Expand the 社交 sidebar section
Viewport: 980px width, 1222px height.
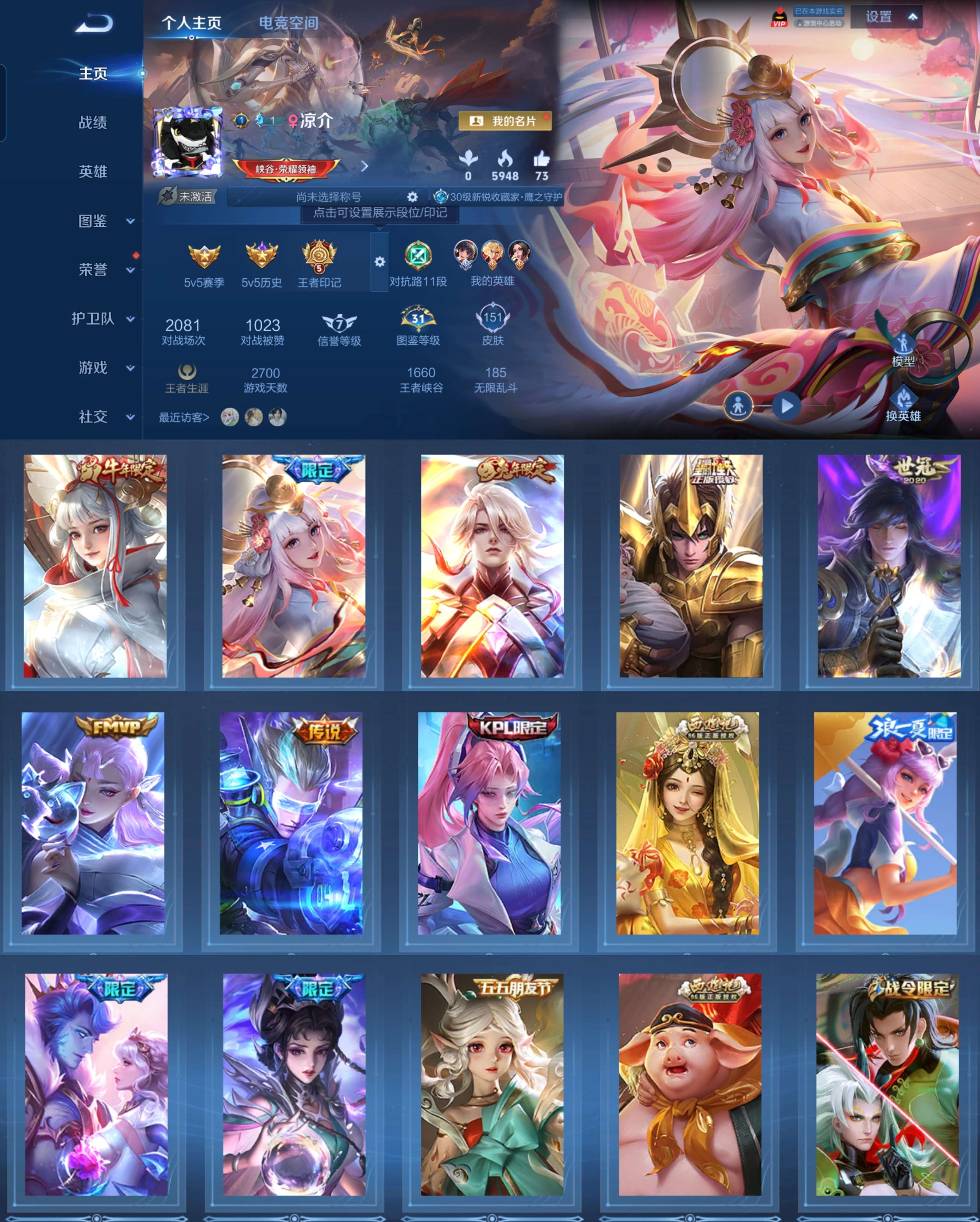tap(92, 417)
